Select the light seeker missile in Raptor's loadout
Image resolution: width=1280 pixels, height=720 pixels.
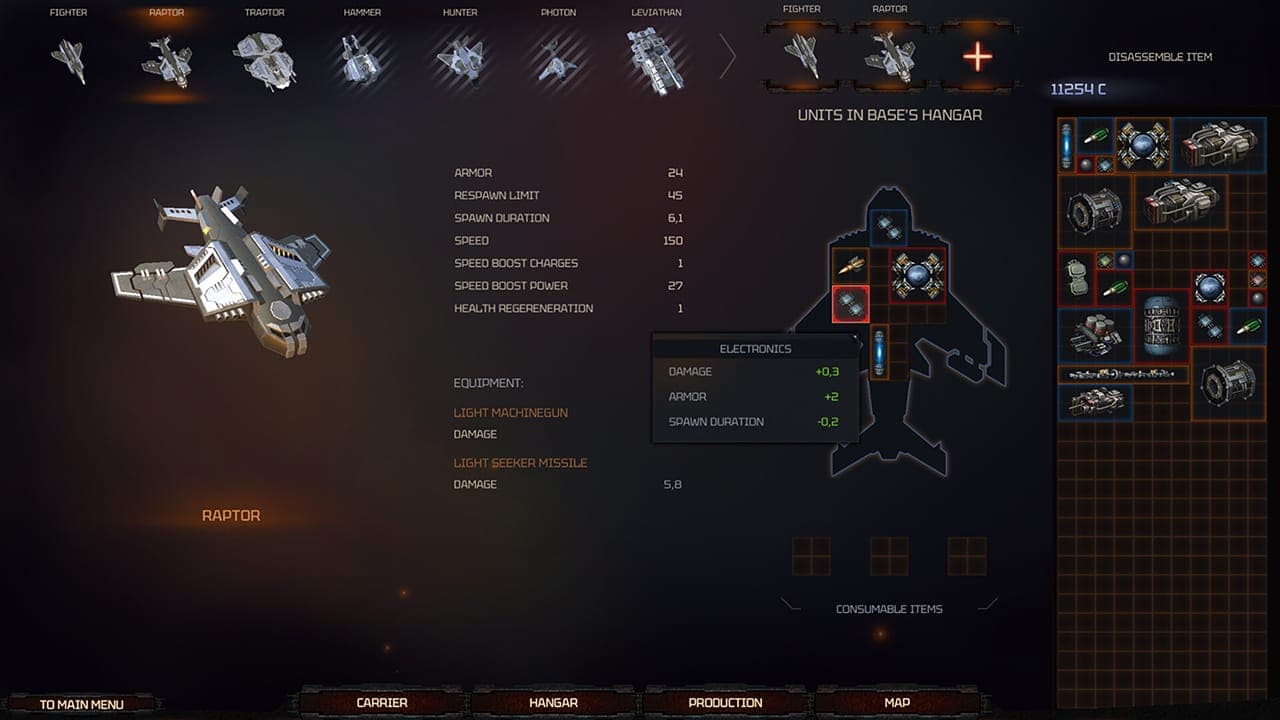(x=851, y=266)
